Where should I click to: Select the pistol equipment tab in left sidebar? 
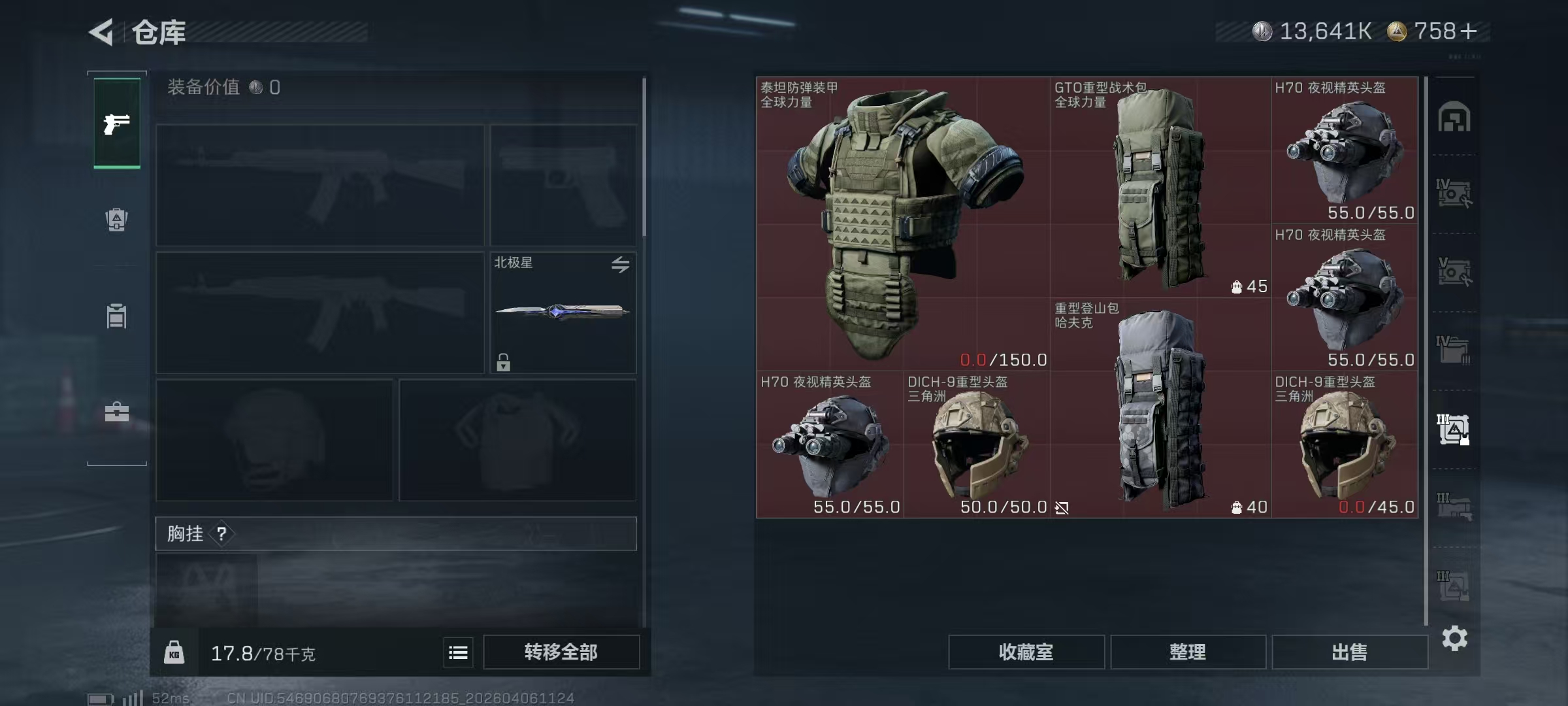pos(116,124)
